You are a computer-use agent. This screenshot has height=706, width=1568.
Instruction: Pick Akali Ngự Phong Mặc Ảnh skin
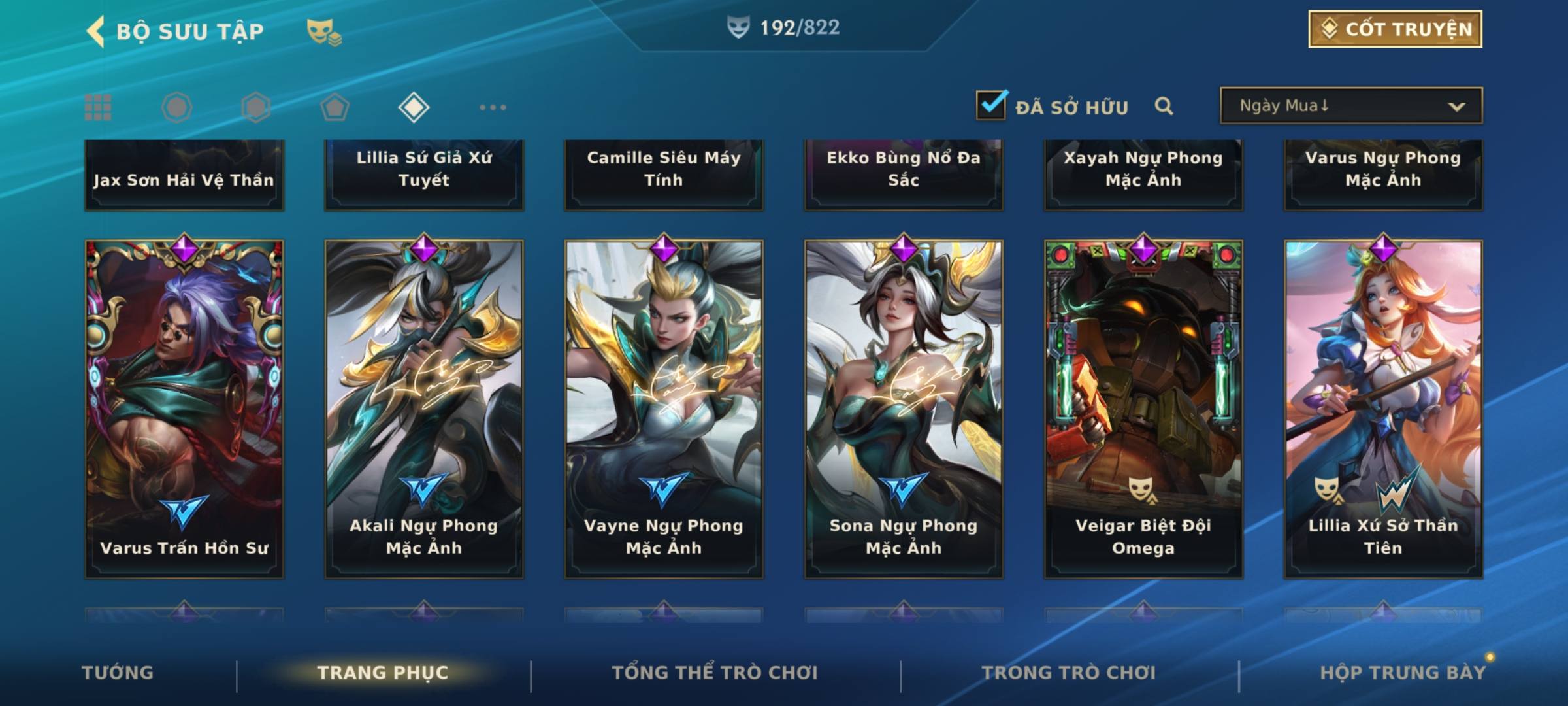(424, 409)
